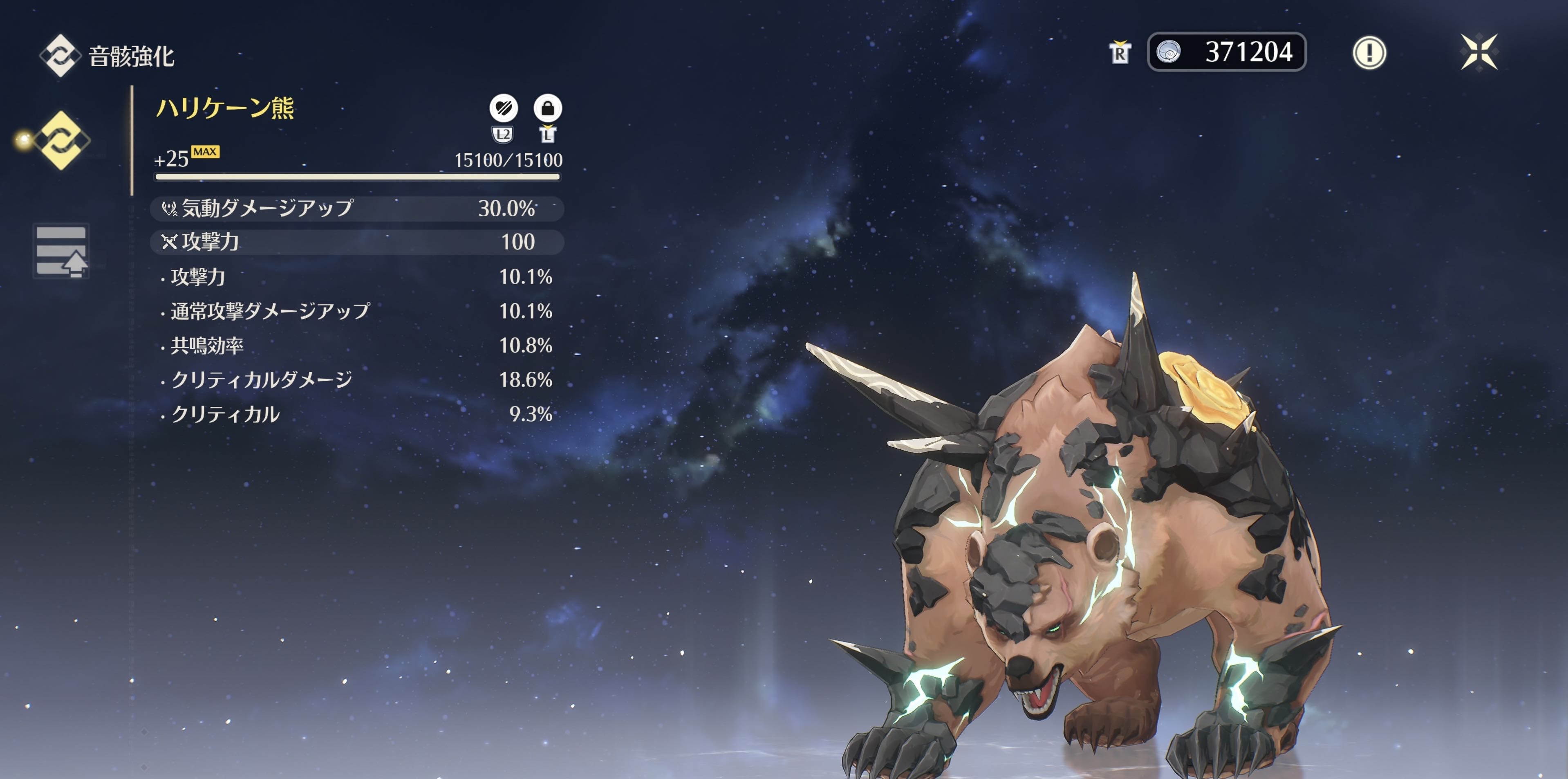Open the exclamation mark info button
The height and width of the screenshot is (779, 1568).
(1369, 52)
